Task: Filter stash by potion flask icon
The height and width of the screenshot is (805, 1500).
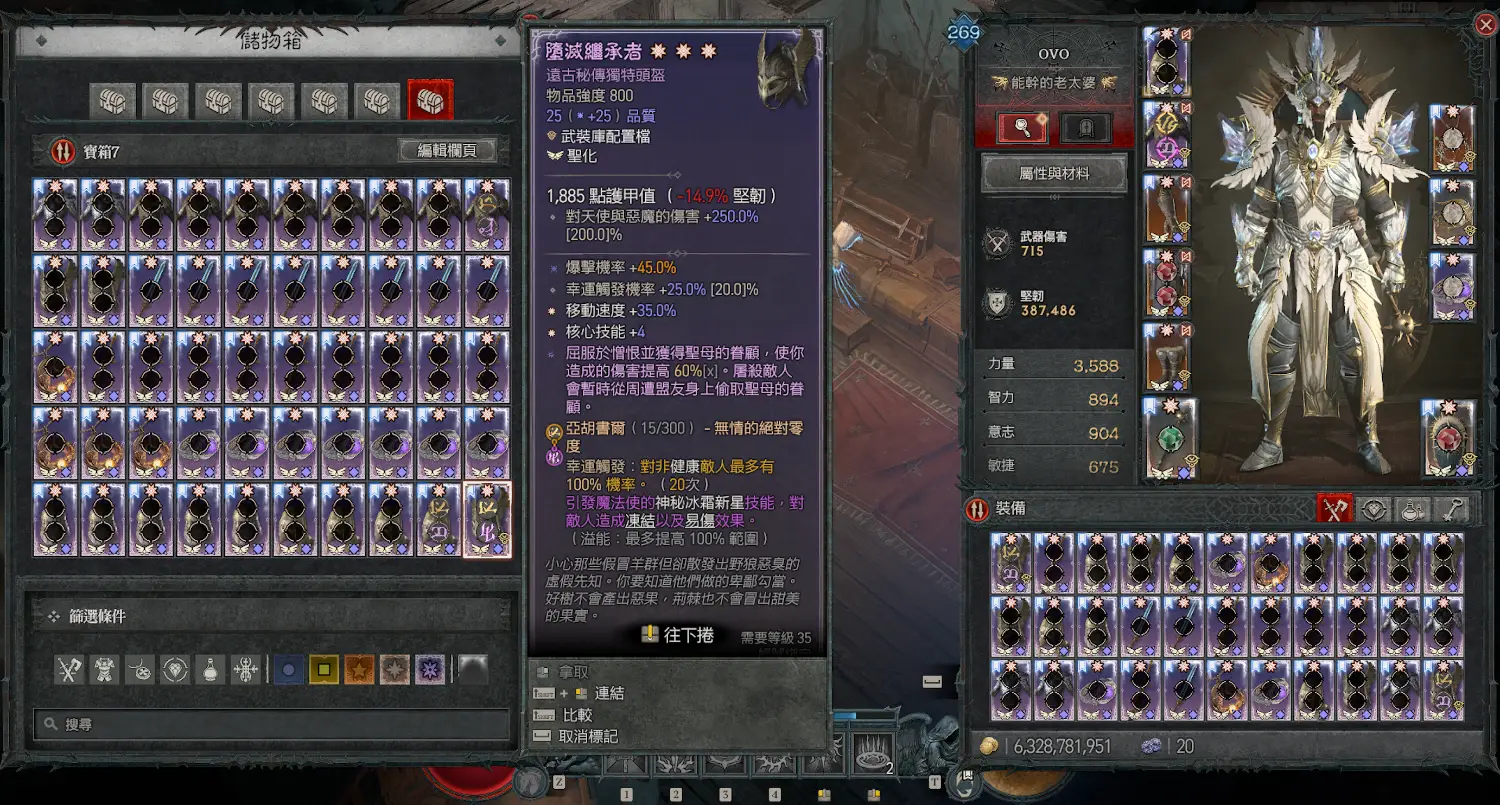Action: pos(211,669)
